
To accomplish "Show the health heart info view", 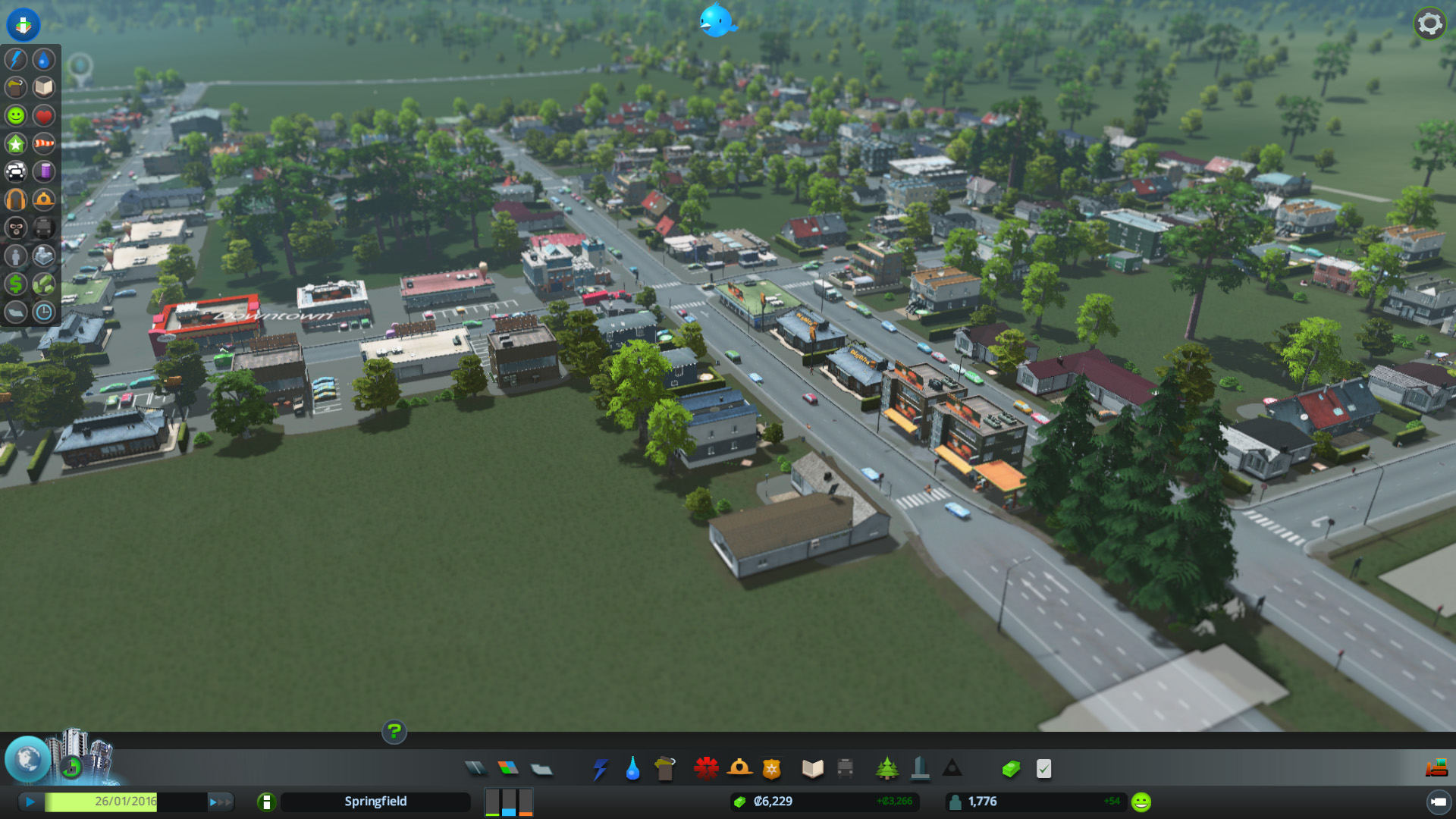I will click(x=44, y=115).
